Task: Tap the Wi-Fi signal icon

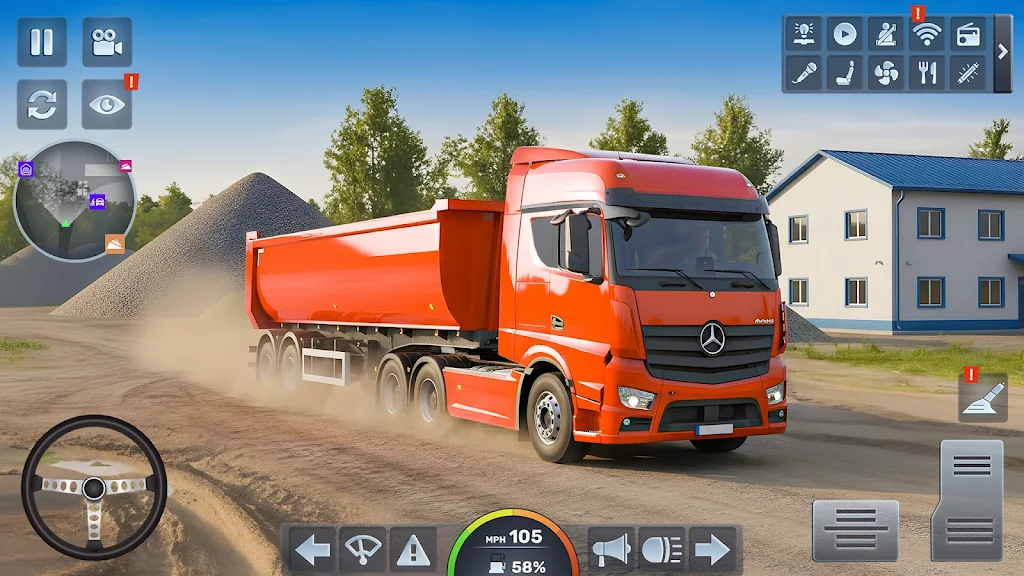Action: (927, 33)
